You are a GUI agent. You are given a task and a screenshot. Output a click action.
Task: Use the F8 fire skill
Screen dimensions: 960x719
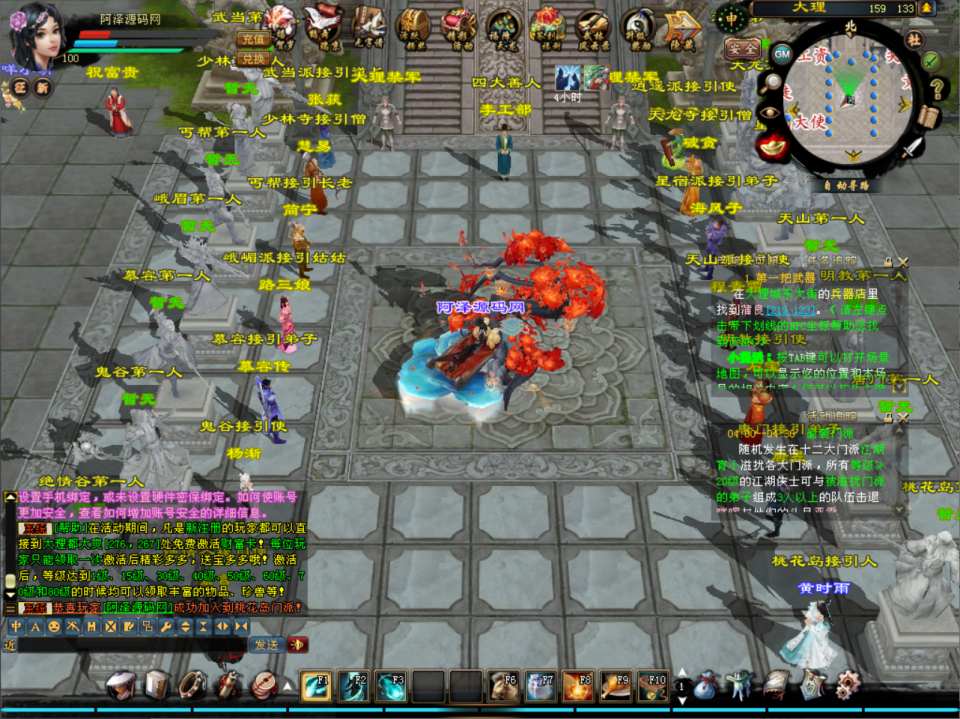(x=578, y=686)
